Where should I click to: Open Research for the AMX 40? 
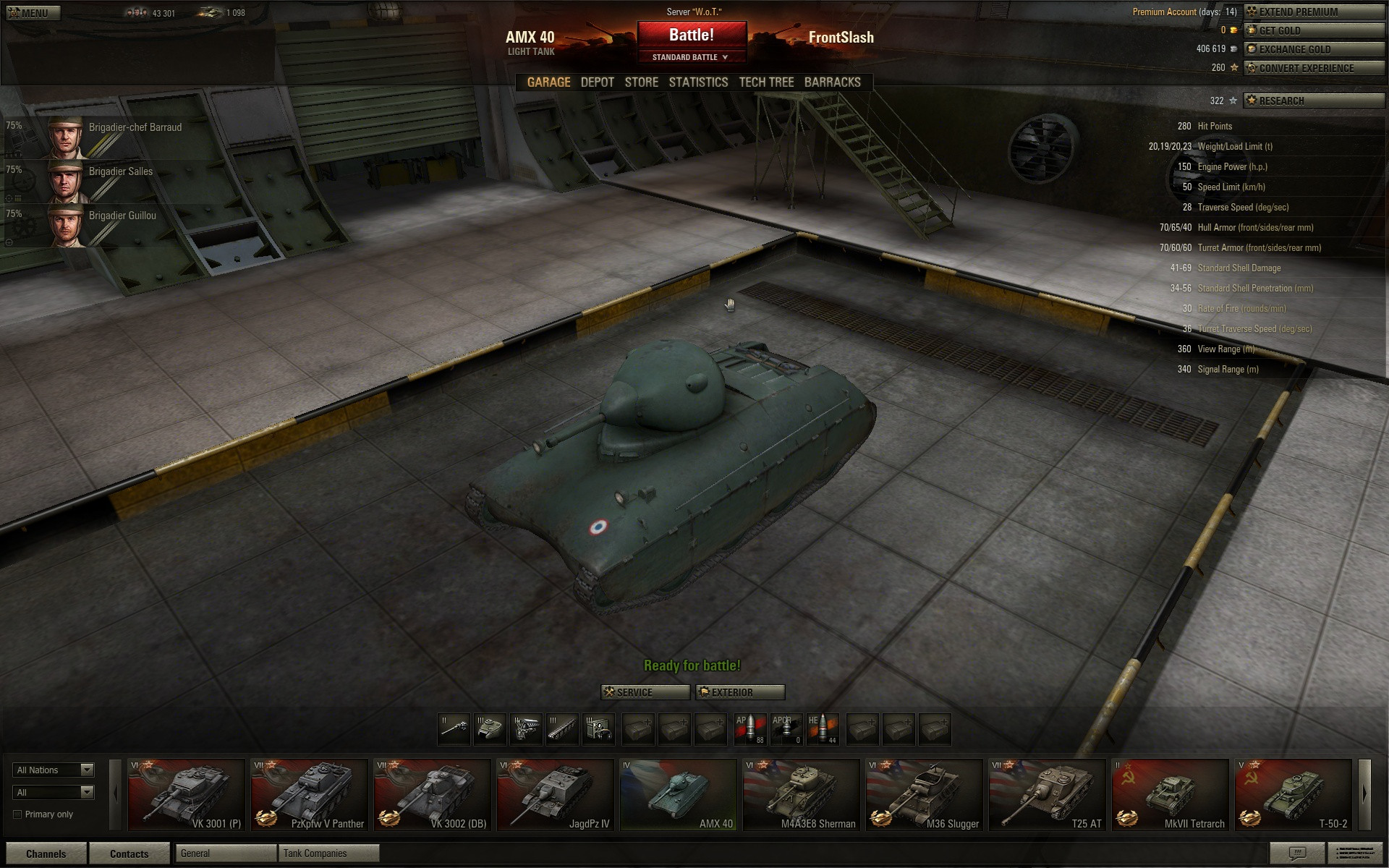pyautogui.click(x=1314, y=101)
